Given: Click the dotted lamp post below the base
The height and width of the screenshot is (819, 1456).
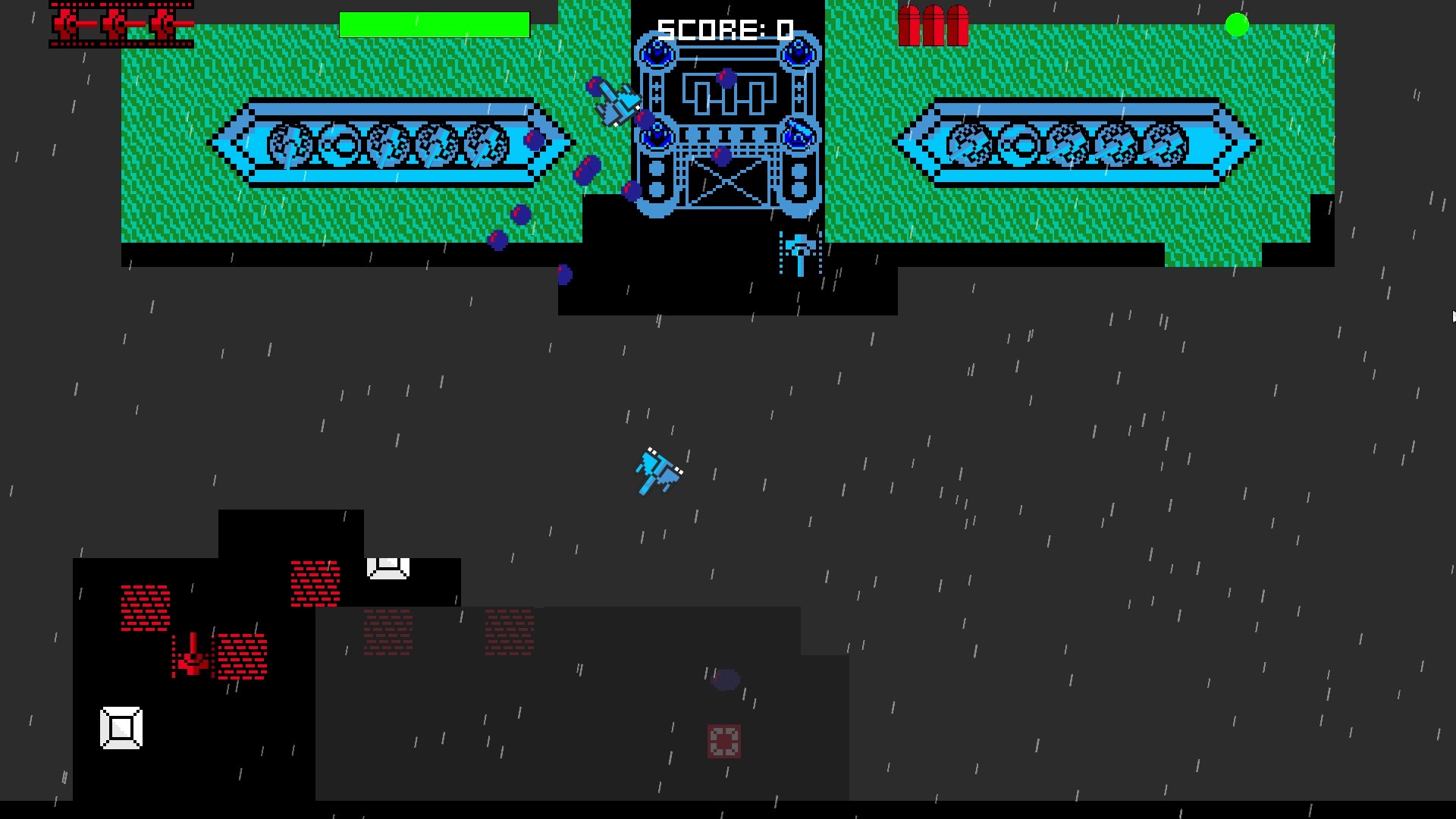Looking at the screenshot, I should 802,252.
